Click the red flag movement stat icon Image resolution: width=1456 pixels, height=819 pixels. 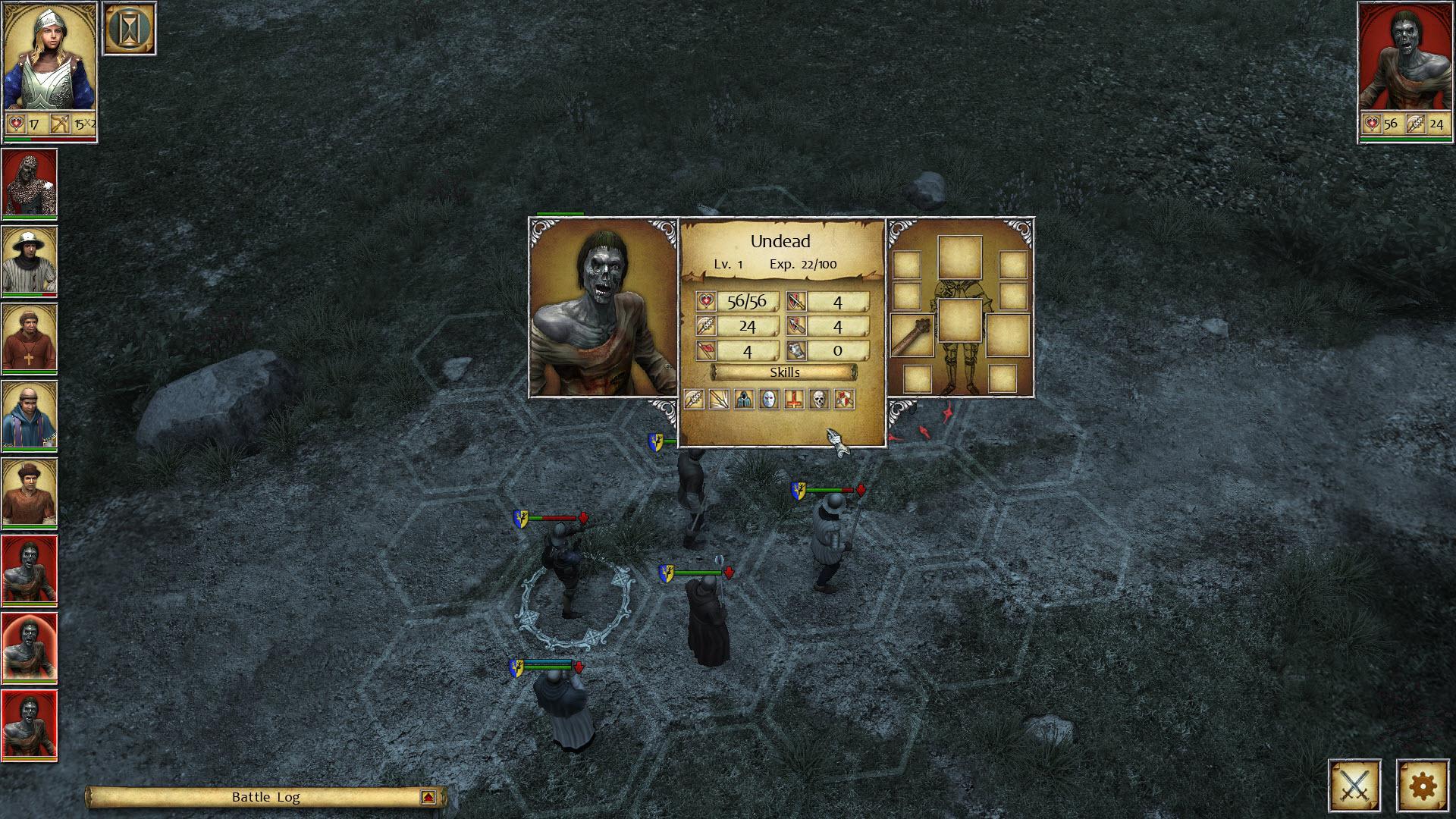point(704,350)
